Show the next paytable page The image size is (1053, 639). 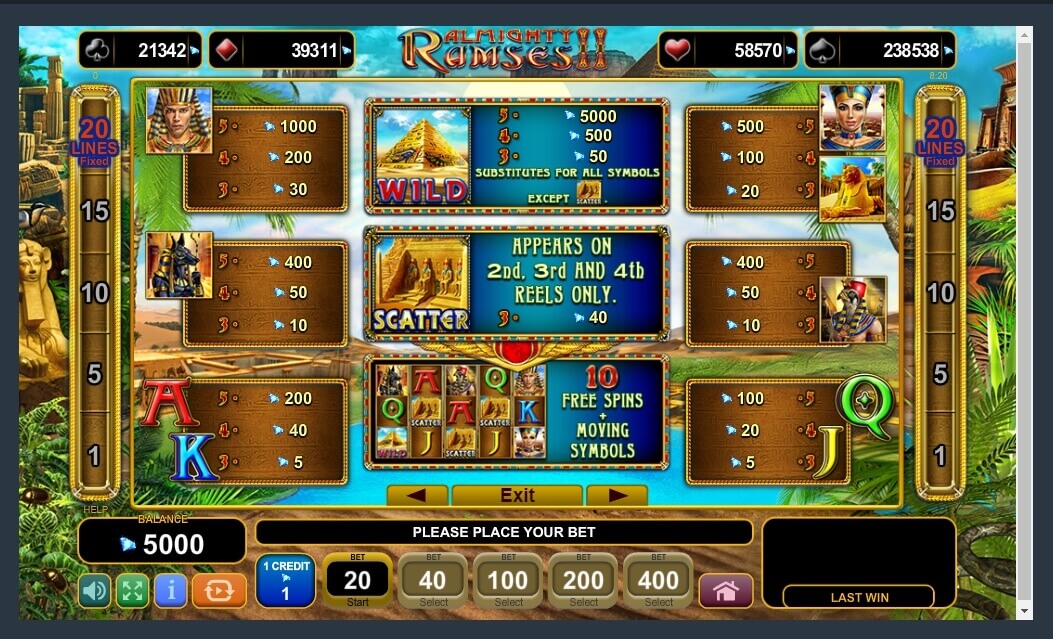tap(616, 495)
